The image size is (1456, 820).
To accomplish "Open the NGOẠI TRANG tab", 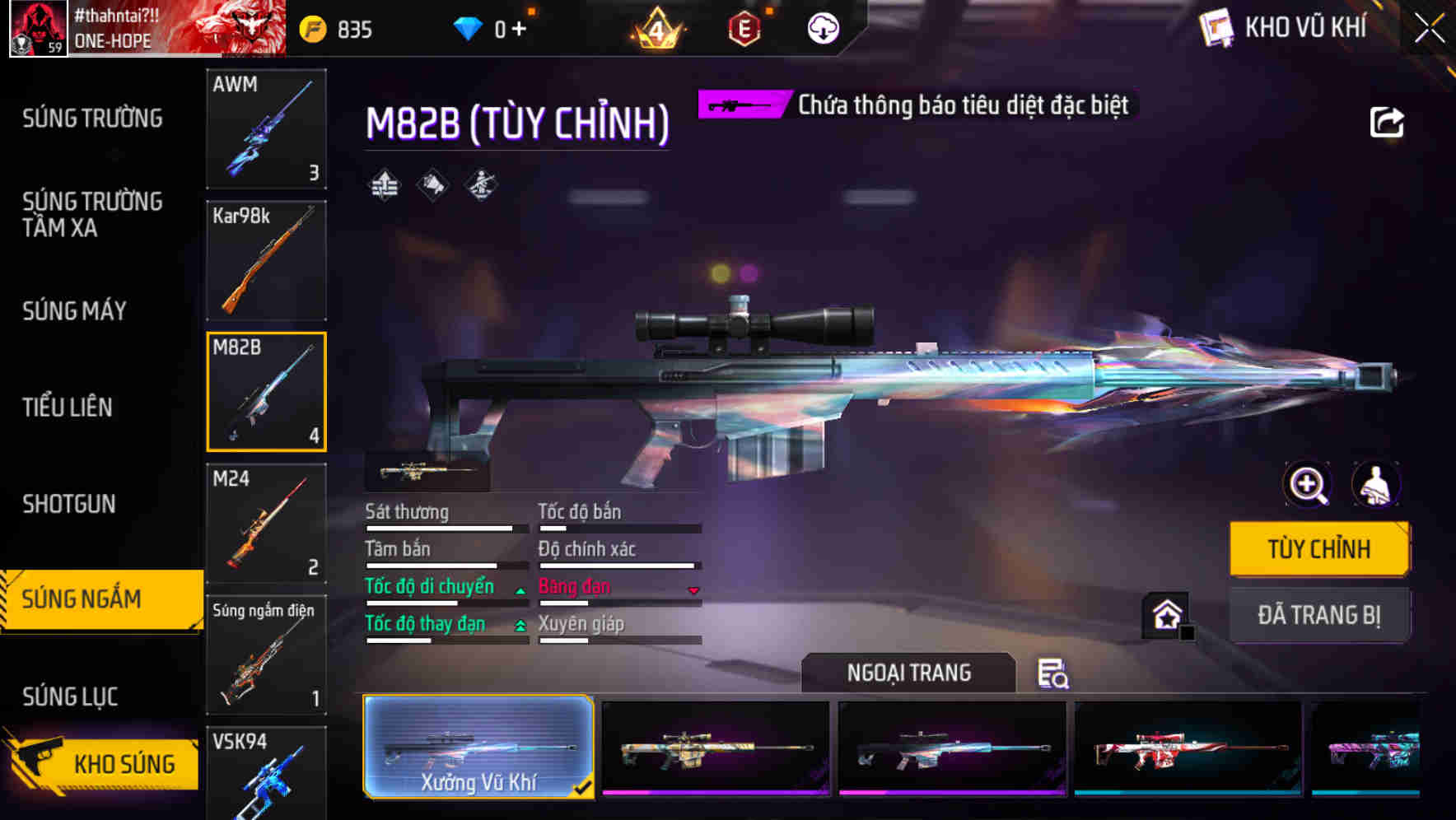I will [908, 673].
